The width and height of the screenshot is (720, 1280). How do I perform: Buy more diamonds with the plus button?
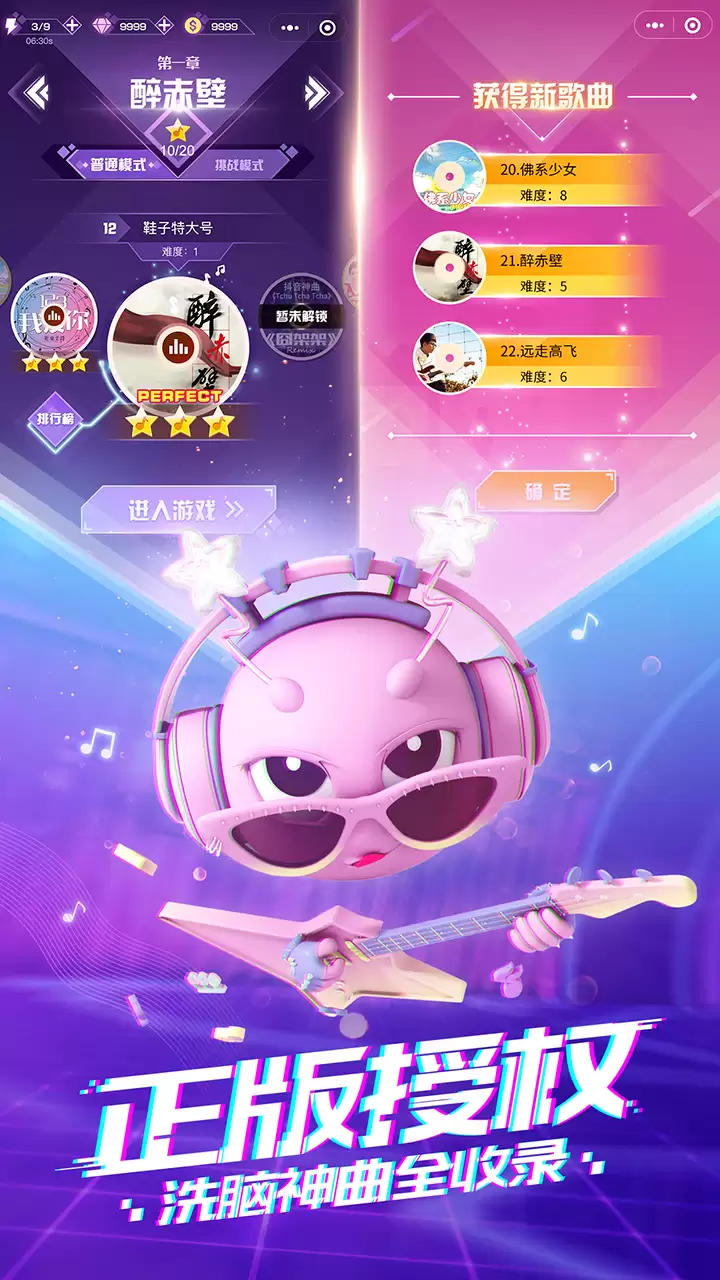coord(162,27)
